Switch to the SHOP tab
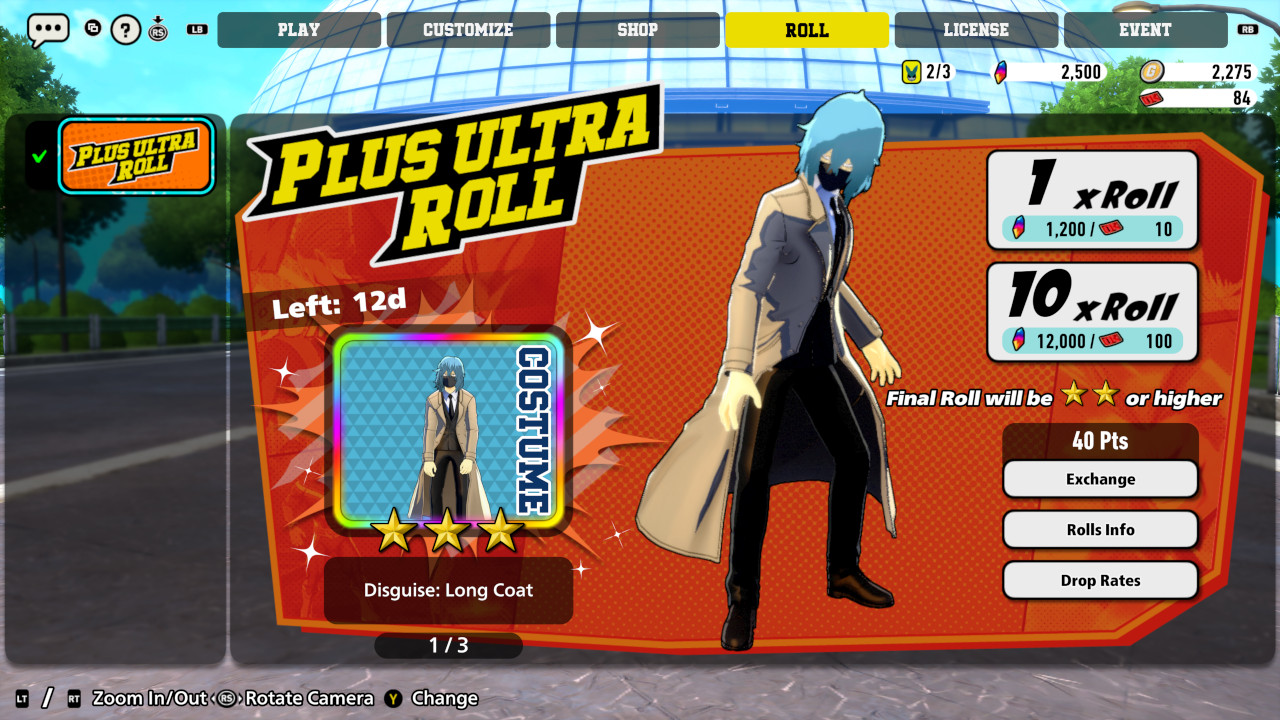The height and width of the screenshot is (720, 1280). tap(637, 29)
